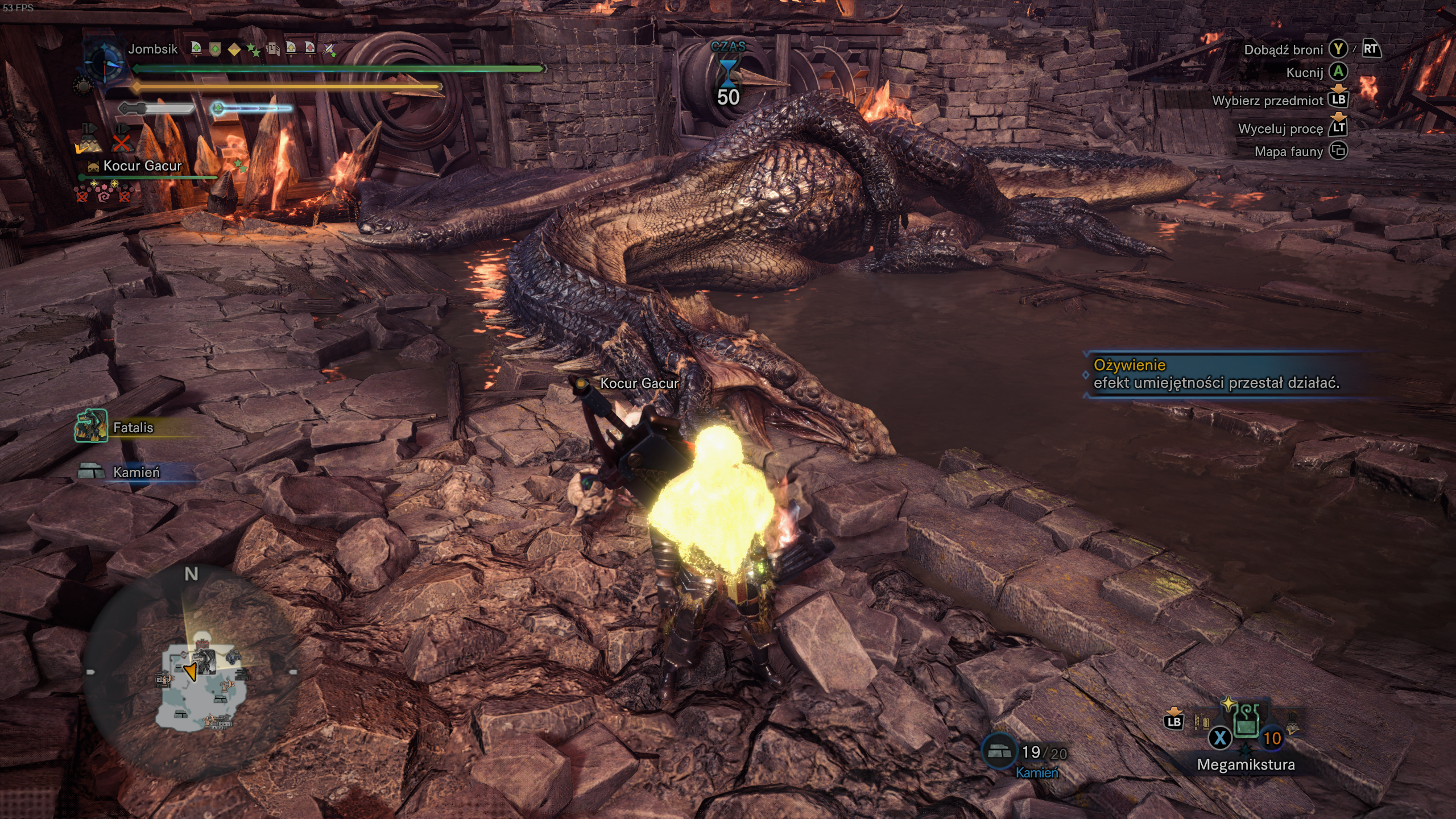Click the compass clock icon beside Jombsik
This screenshot has width=1456, height=819.
pos(104,61)
